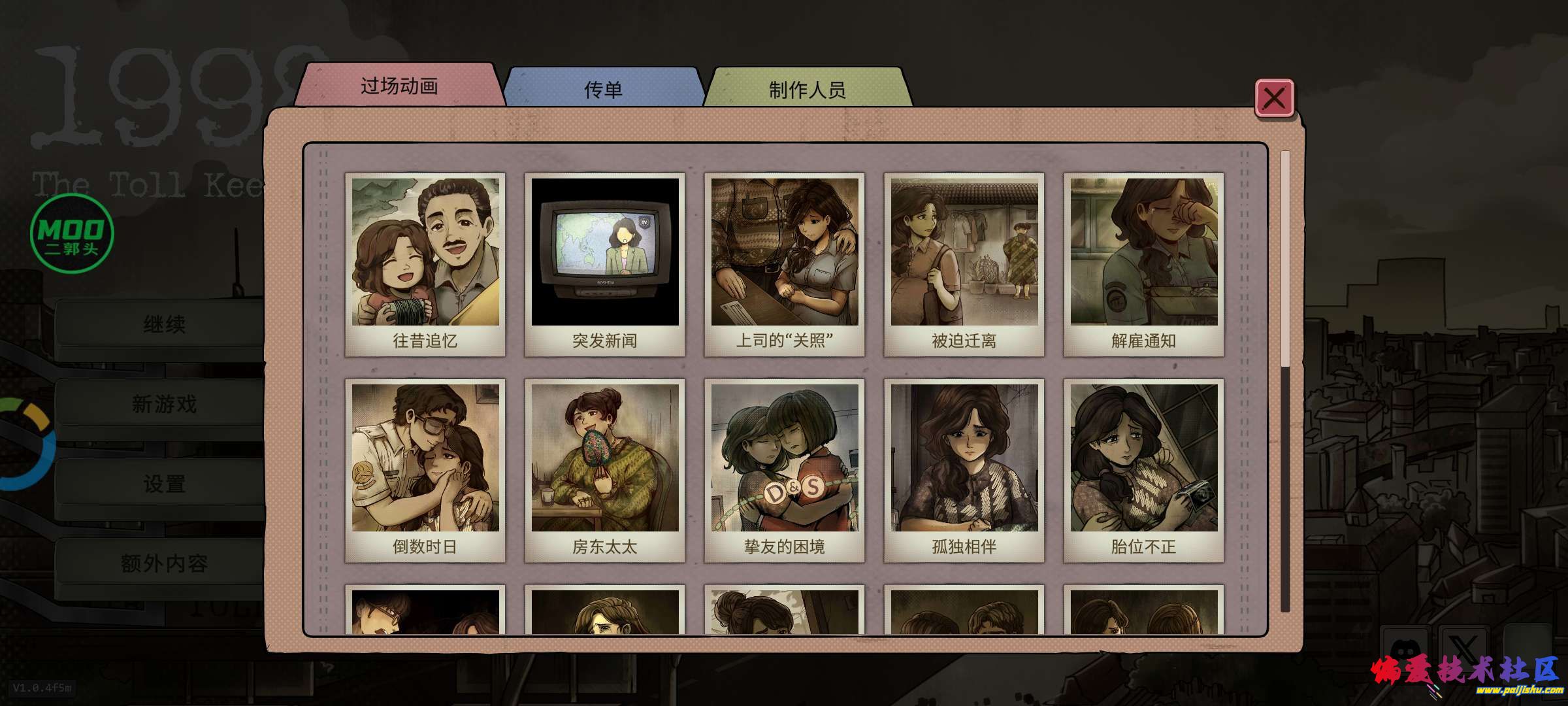This screenshot has height=706, width=1568.
Task: Close the extras gallery window
Action: coord(1273,99)
